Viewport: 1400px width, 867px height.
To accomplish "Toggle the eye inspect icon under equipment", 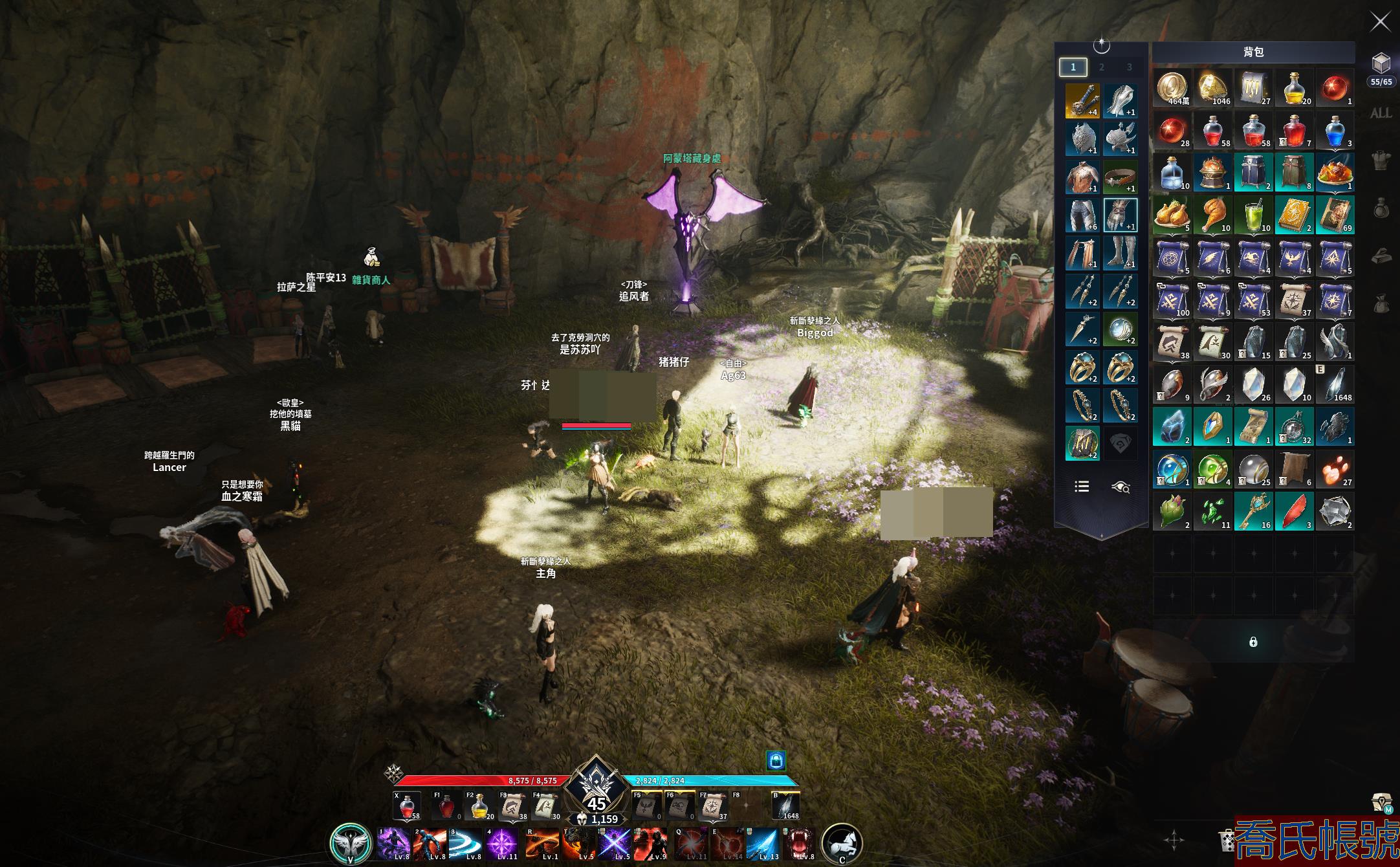I will point(1121,487).
